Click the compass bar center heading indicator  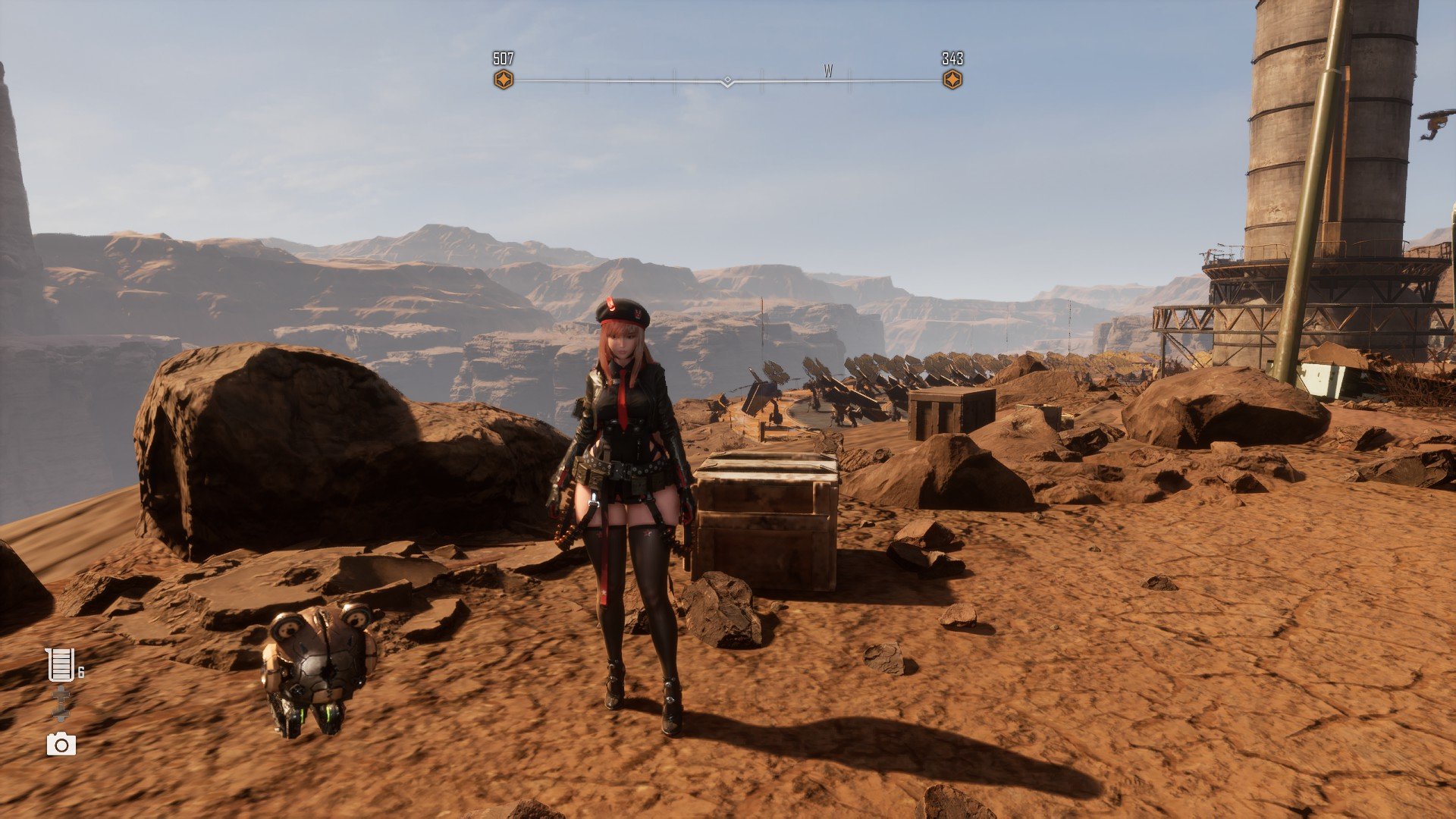click(727, 81)
